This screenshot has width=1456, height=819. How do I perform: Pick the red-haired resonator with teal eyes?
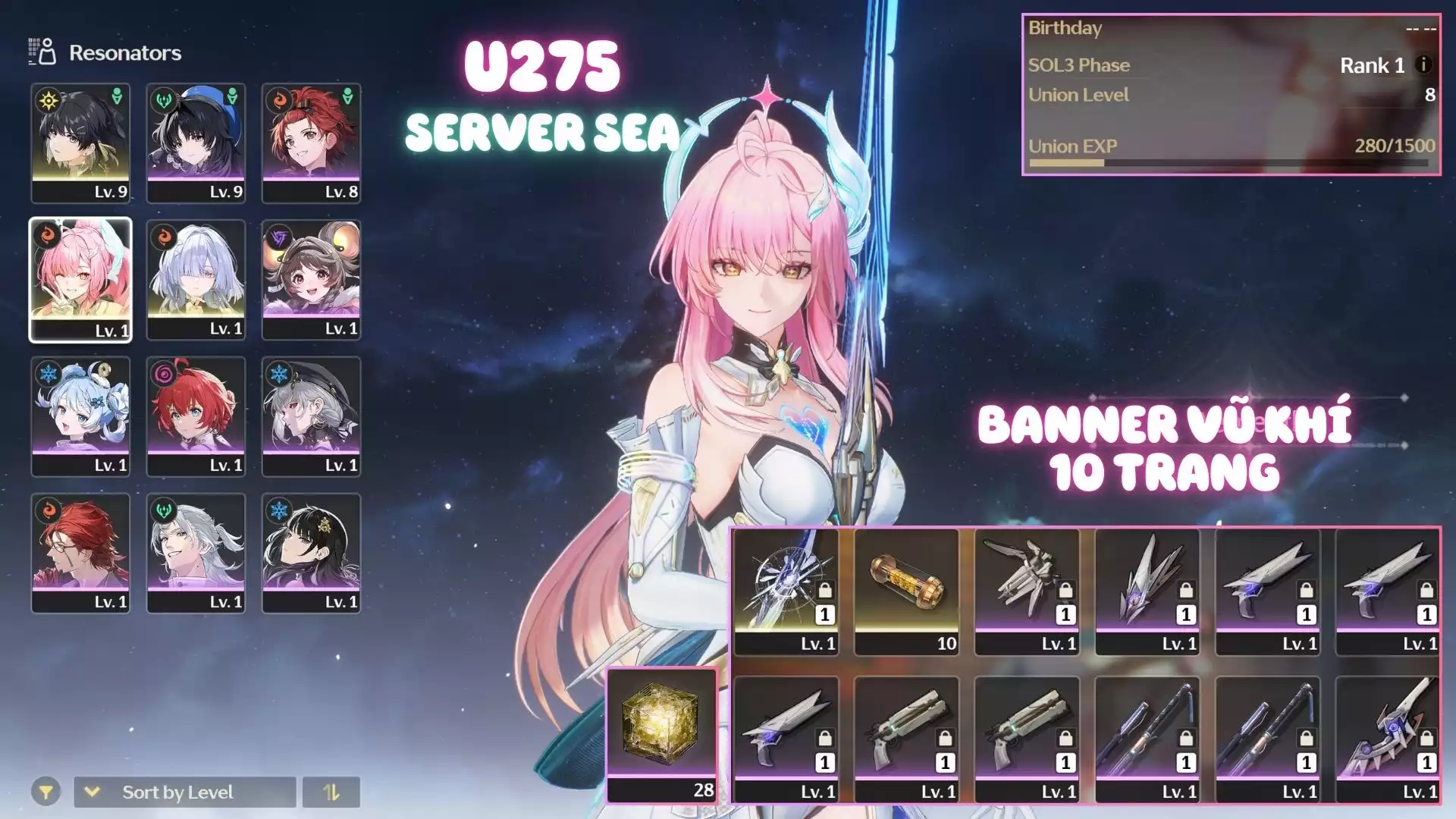pyautogui.click(x=196, y=416)
